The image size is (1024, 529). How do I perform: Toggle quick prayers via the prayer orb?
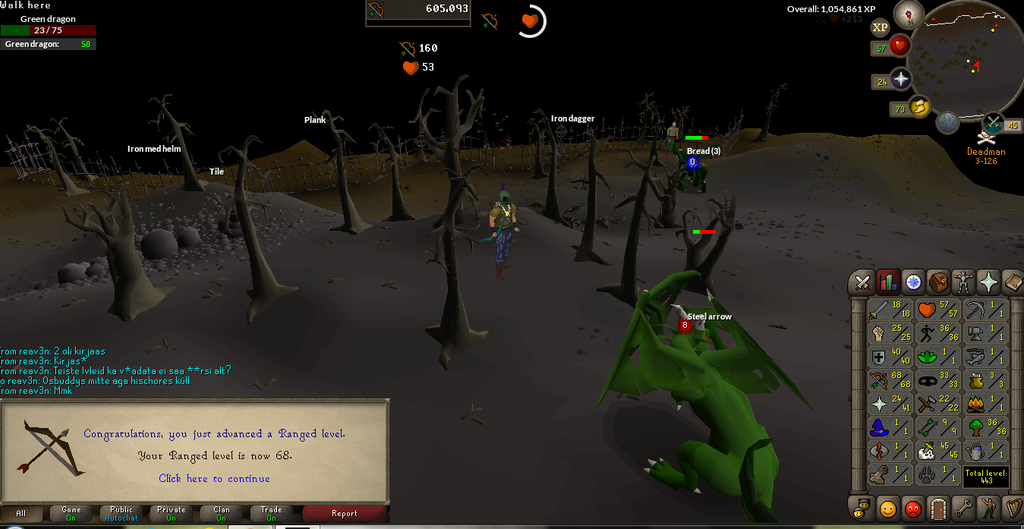pyautogui.click(x=900, y=79)
